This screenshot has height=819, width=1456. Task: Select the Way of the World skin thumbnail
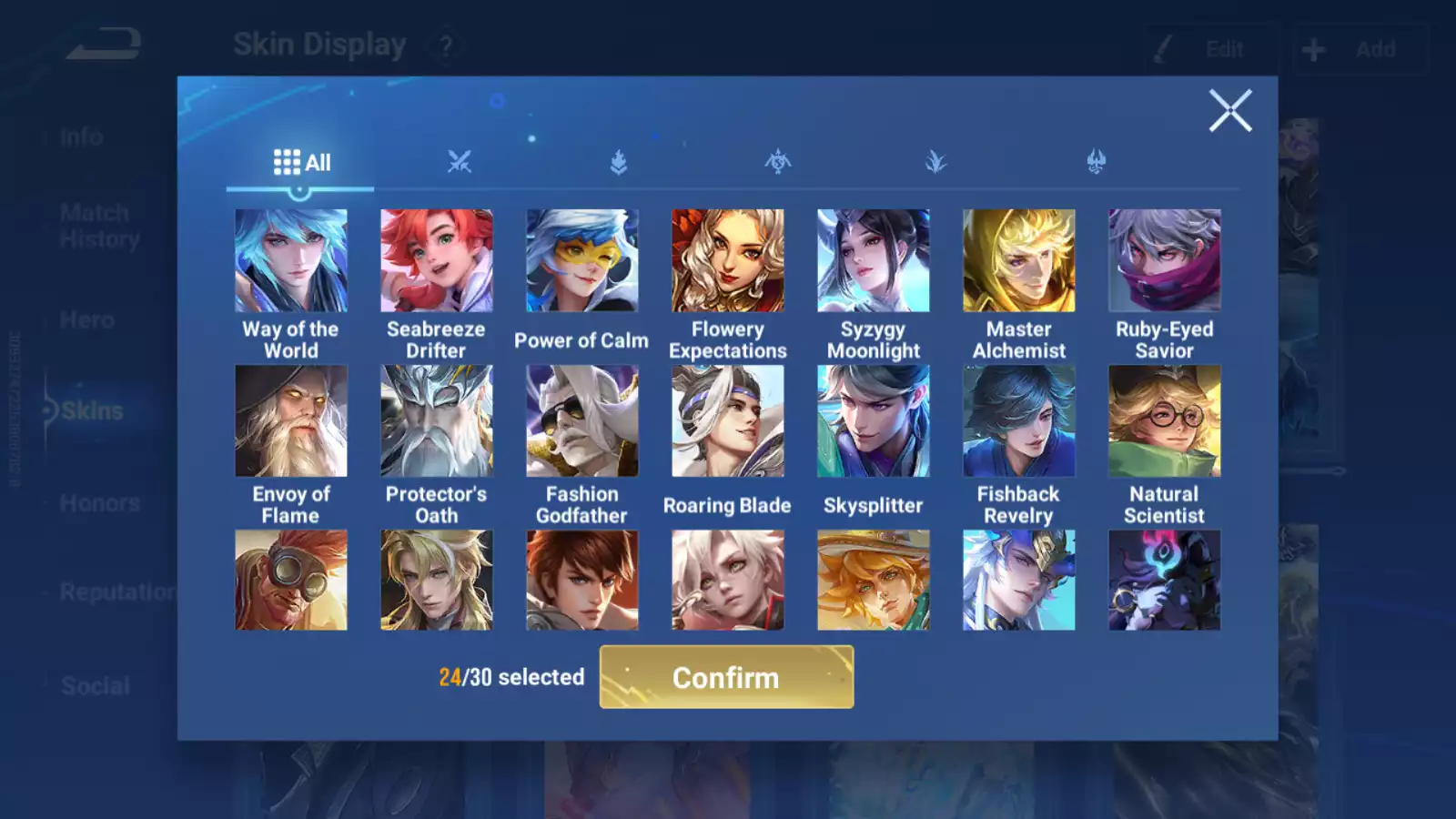coord(290,261)
